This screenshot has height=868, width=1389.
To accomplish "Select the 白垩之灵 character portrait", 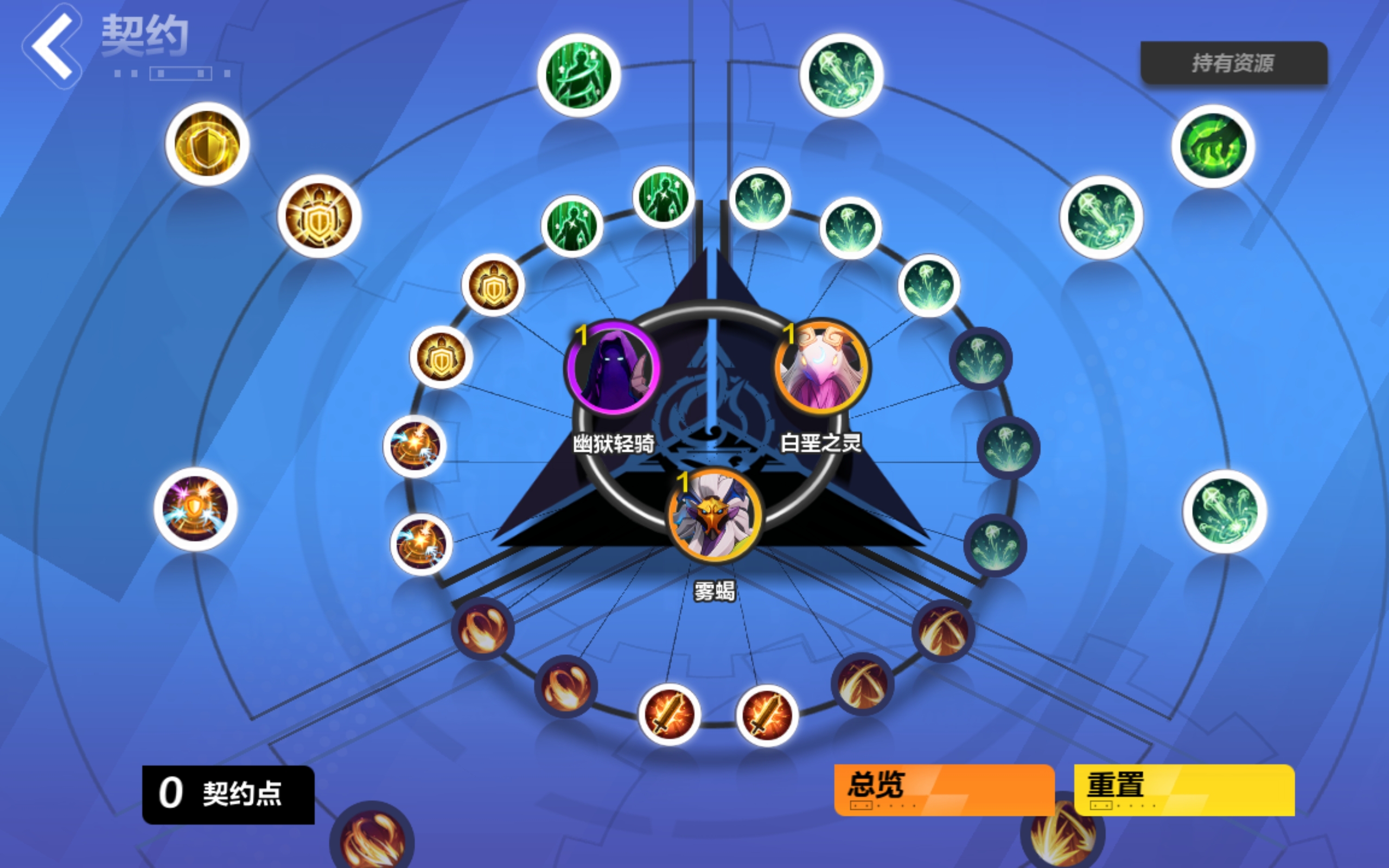I will click(821, 368).
